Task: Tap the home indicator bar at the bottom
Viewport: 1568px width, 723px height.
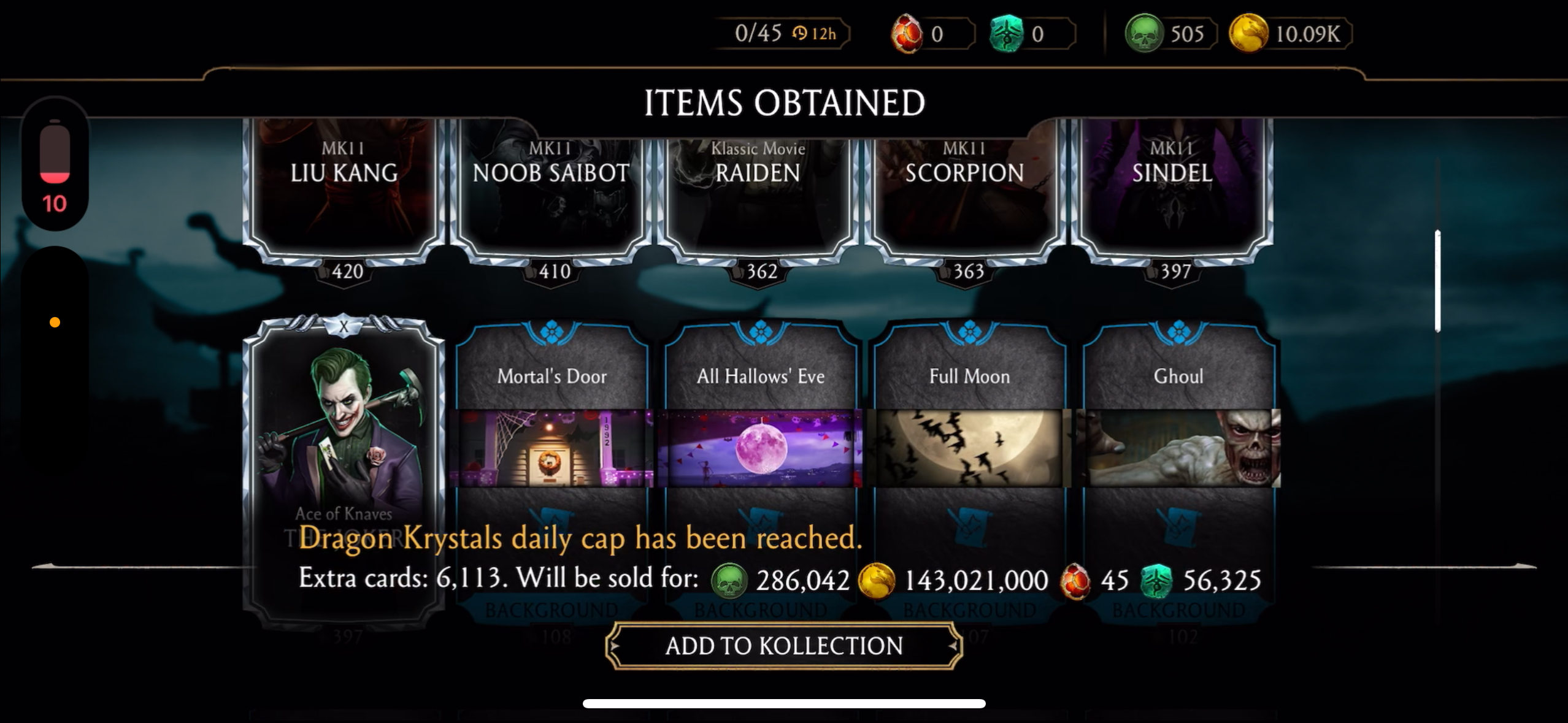Action: coord(784,703)
